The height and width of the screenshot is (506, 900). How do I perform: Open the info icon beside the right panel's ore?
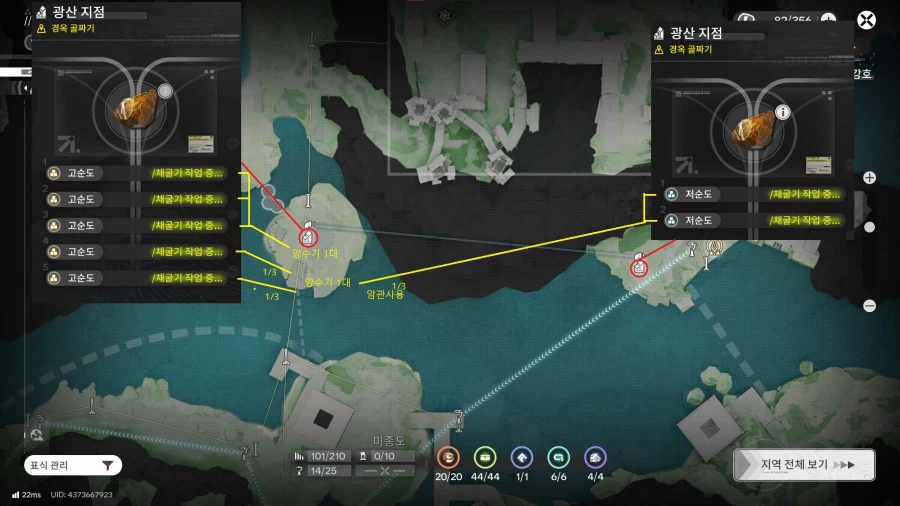pyautogui.click(x=783, y=112)
